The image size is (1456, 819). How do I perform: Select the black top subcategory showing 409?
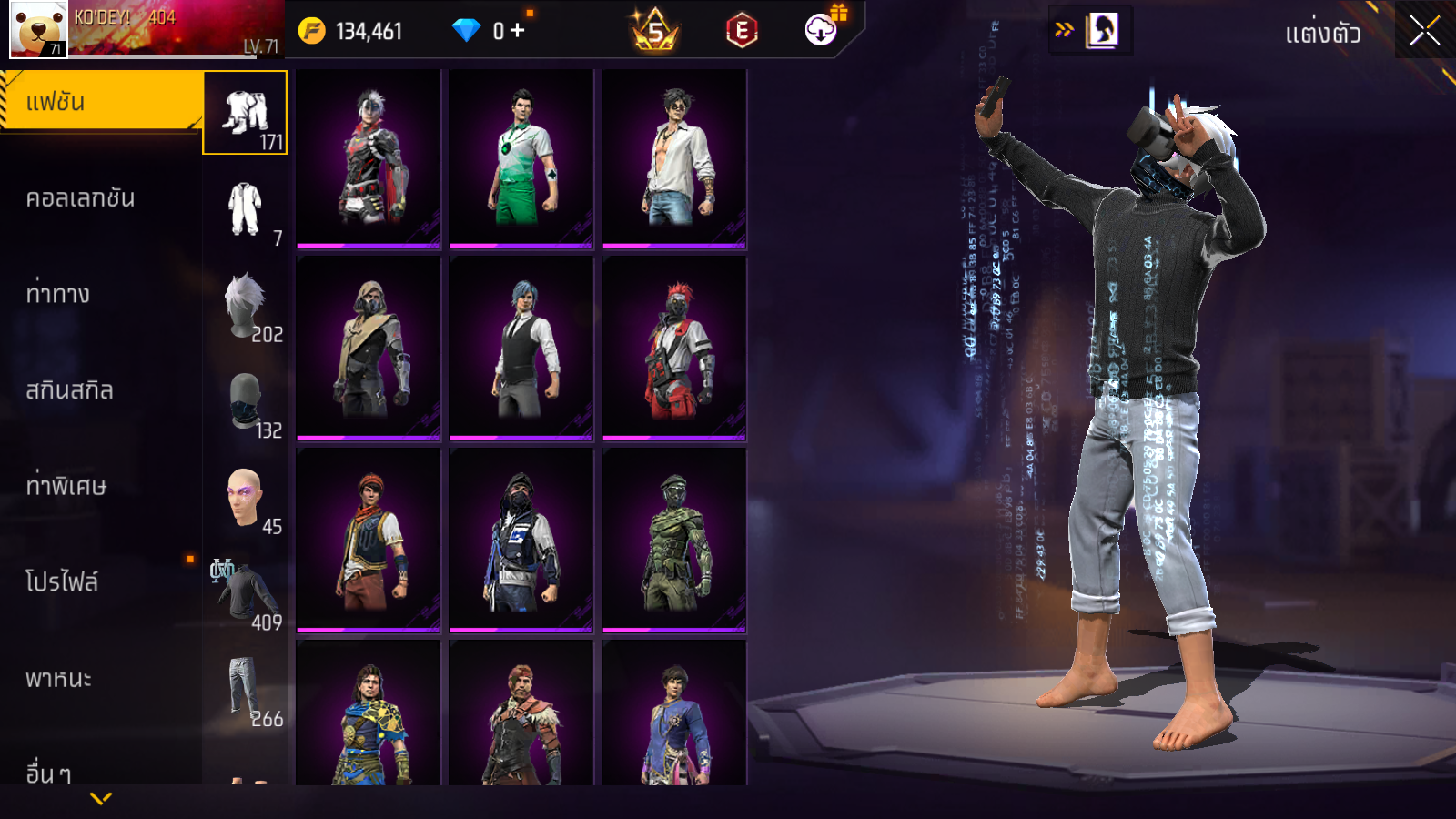pyautogui.click(x=245, y=594)
